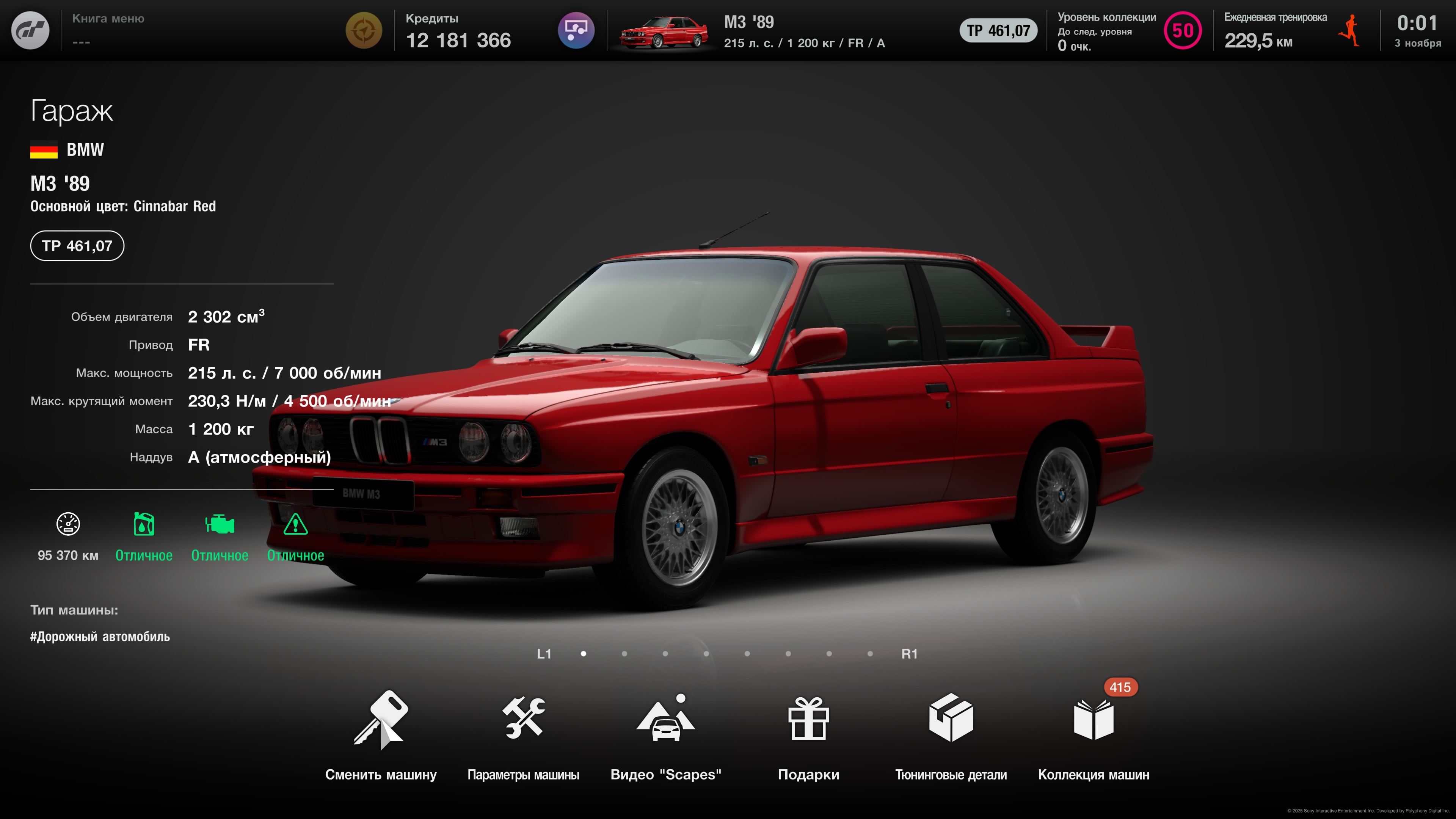
Task: Click the GT logo in top bar
Action: point(30,30)
